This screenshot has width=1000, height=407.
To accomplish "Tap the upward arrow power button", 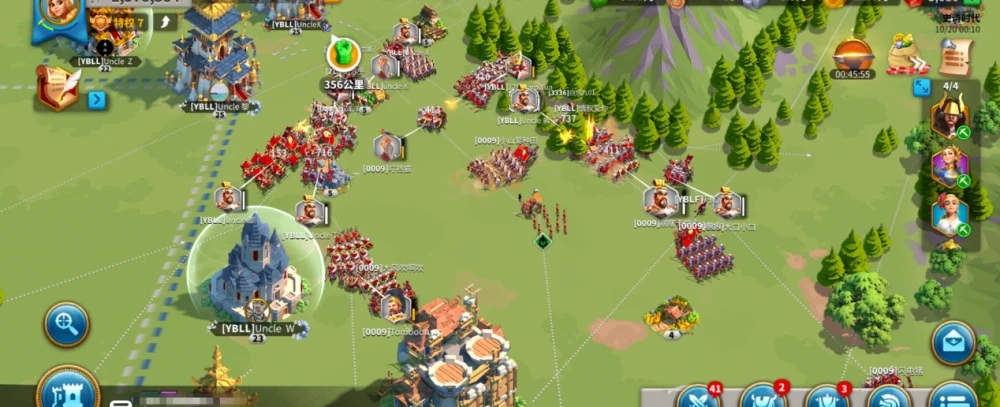I will pos(165,22).
